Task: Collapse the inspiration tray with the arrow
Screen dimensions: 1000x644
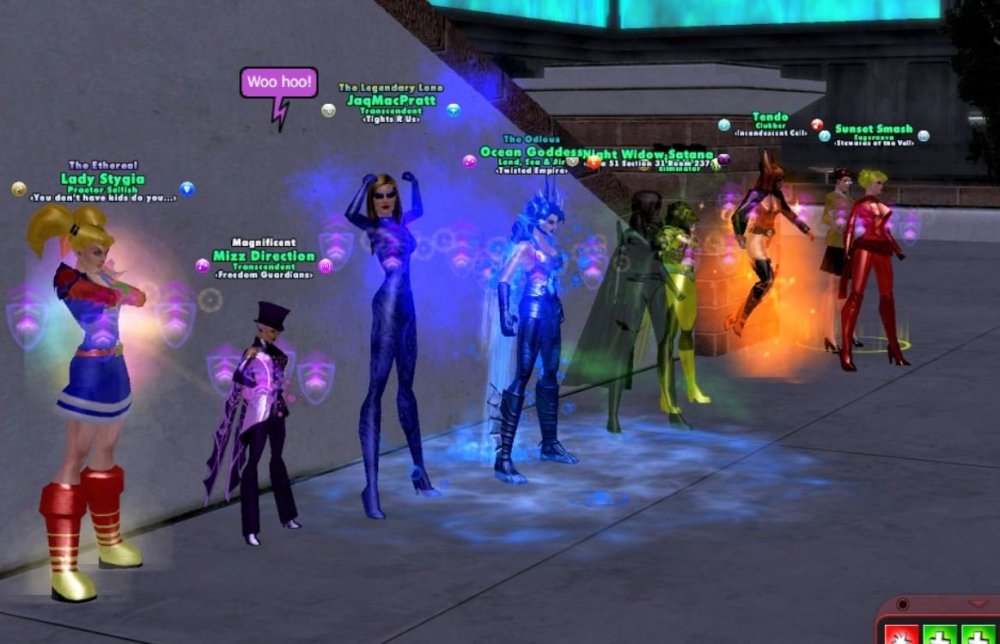Action: click(x=978, y=604)
